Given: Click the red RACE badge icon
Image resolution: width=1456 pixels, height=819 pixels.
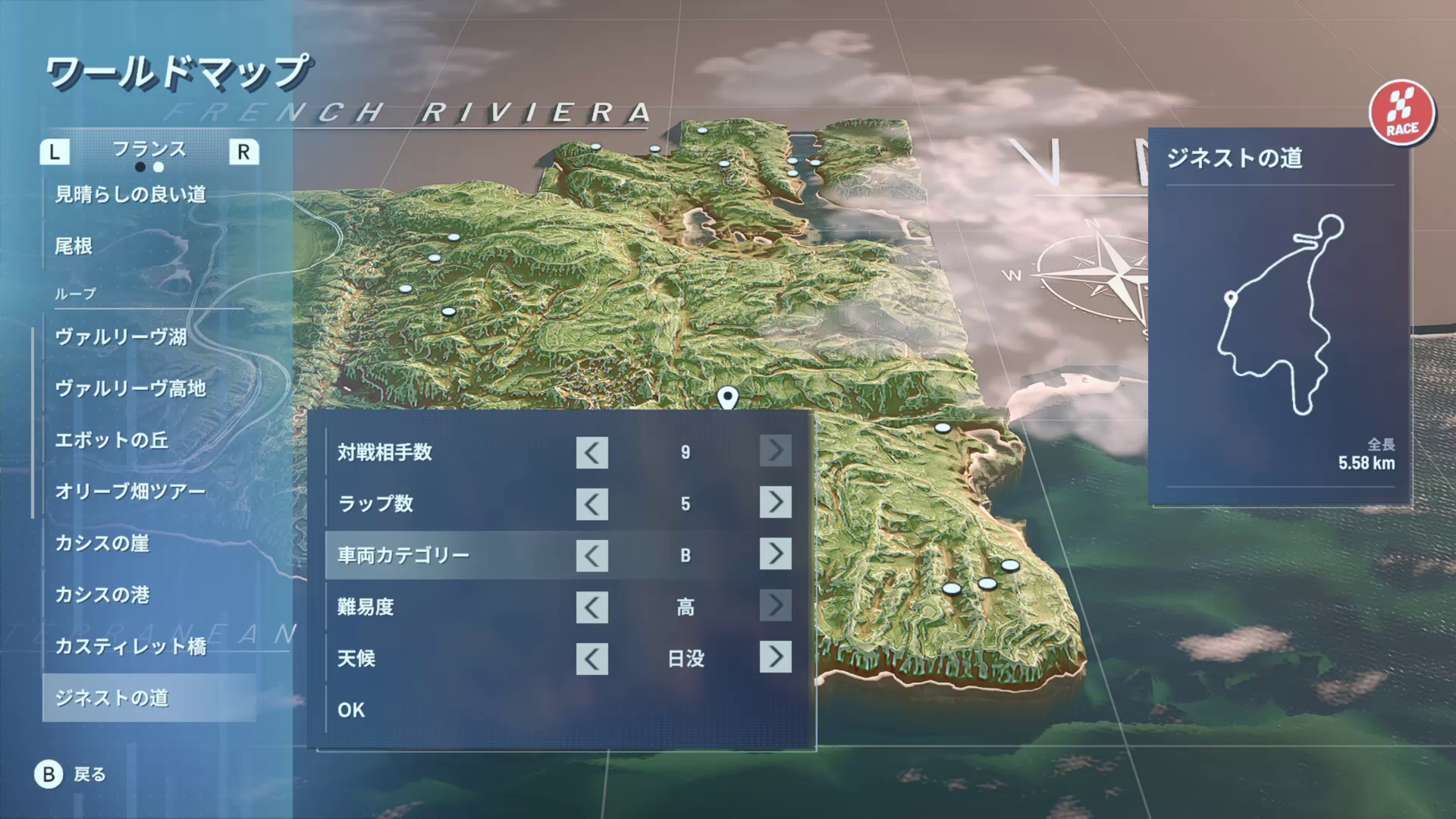Looking at the screenshot, I should coord(1402,113).
